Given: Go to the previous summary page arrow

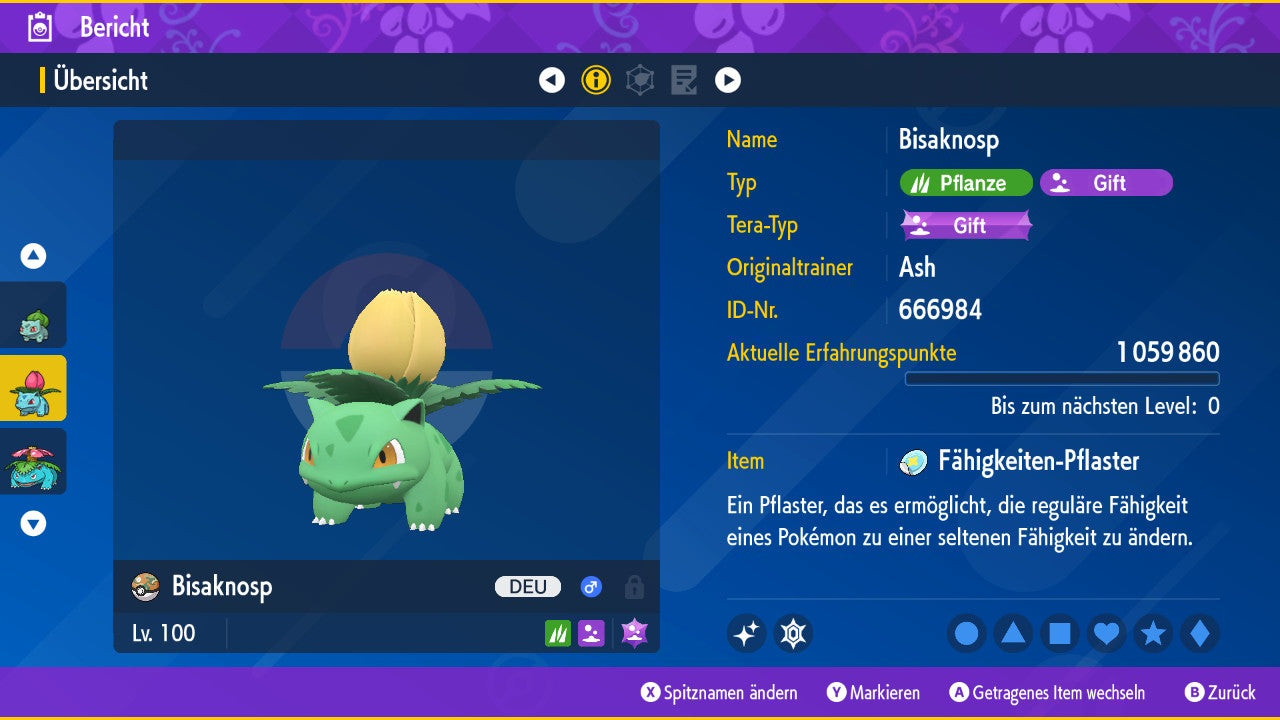Looking at the screenshot, I should 552,80.
